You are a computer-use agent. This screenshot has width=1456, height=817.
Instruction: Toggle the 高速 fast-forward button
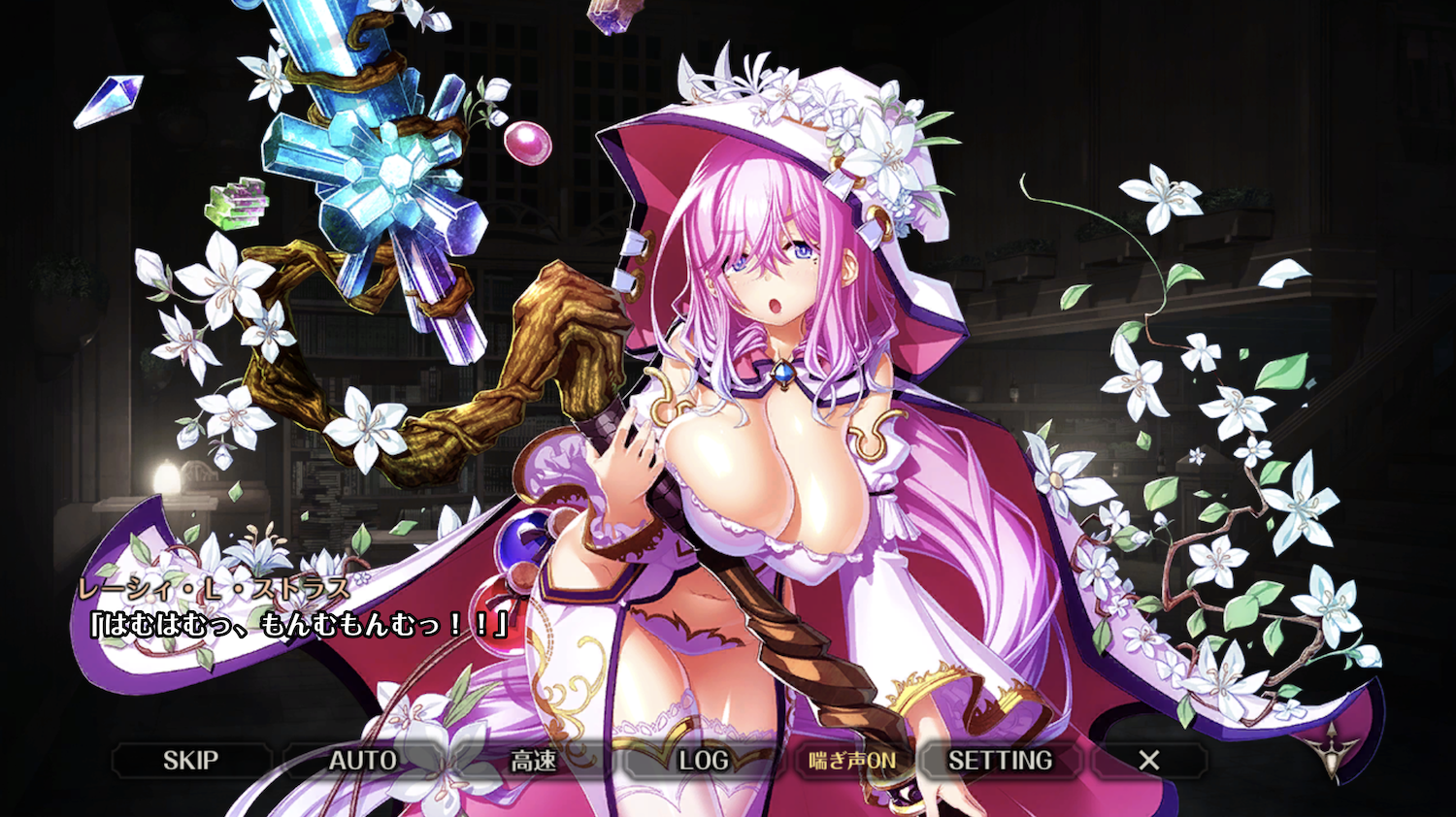[534, 761]
